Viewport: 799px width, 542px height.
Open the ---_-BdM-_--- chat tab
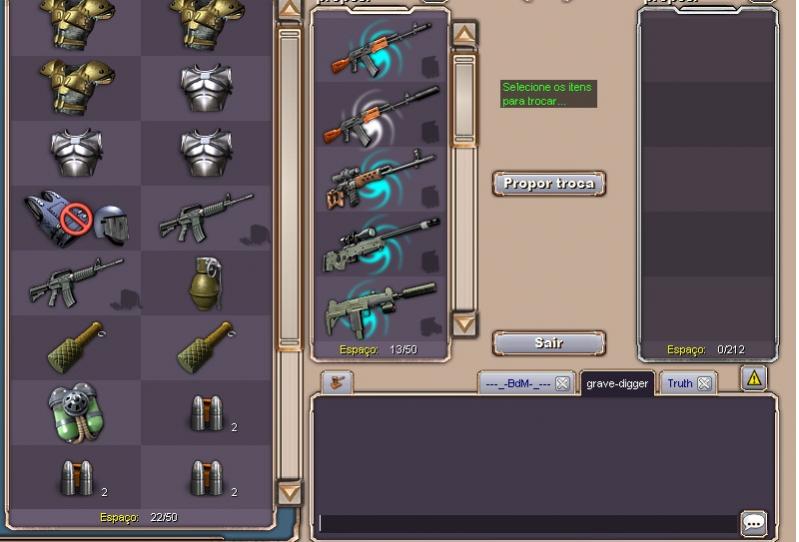pos(517,384)
